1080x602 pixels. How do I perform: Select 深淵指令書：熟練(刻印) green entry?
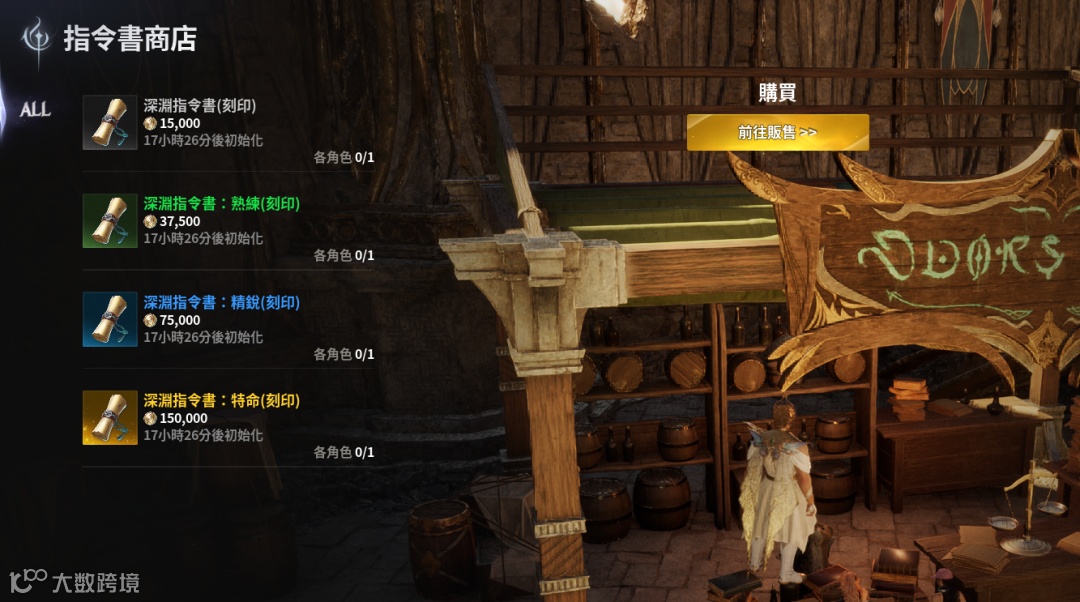228,221
